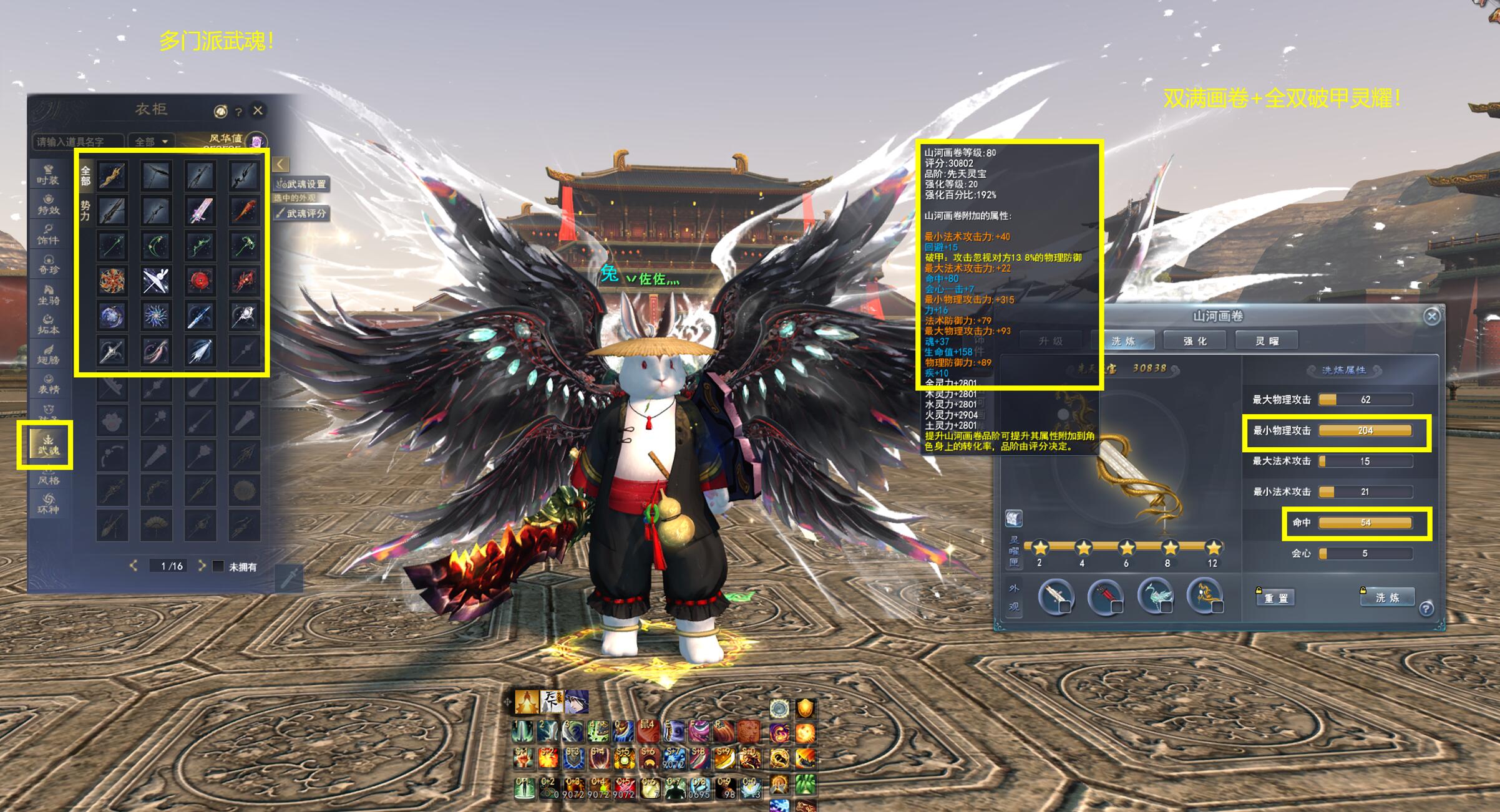Click the 洗炼 refine button
The image size is (1500, 812).
tap(1387, 597)
